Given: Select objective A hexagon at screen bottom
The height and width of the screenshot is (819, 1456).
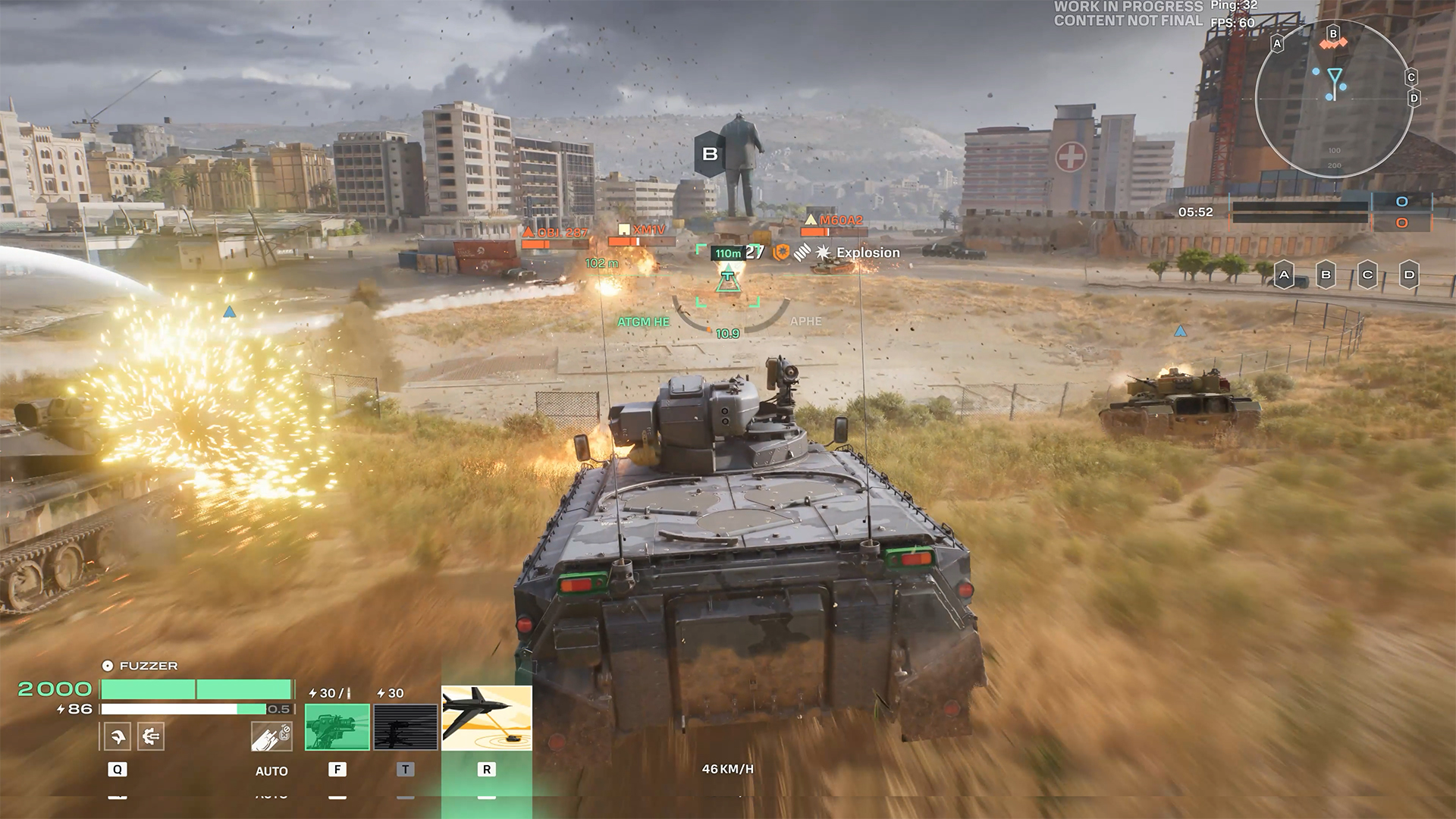Looking at the screenshot, I should [x=1283, y=275].
